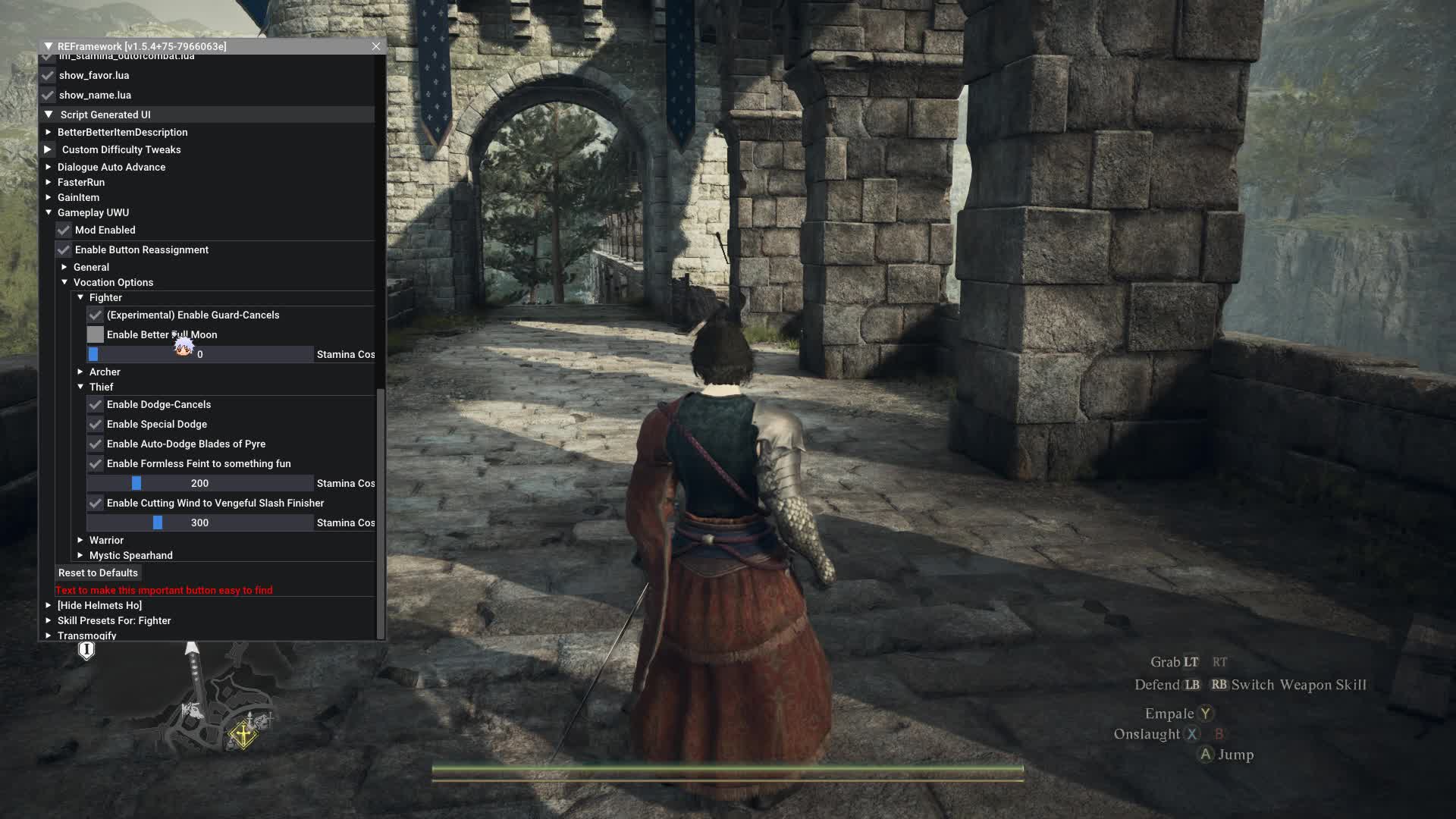The height and width of the screenshot is (819, 1456).
Task: Toggle Enable Button Reassignment
Action: 64,250
